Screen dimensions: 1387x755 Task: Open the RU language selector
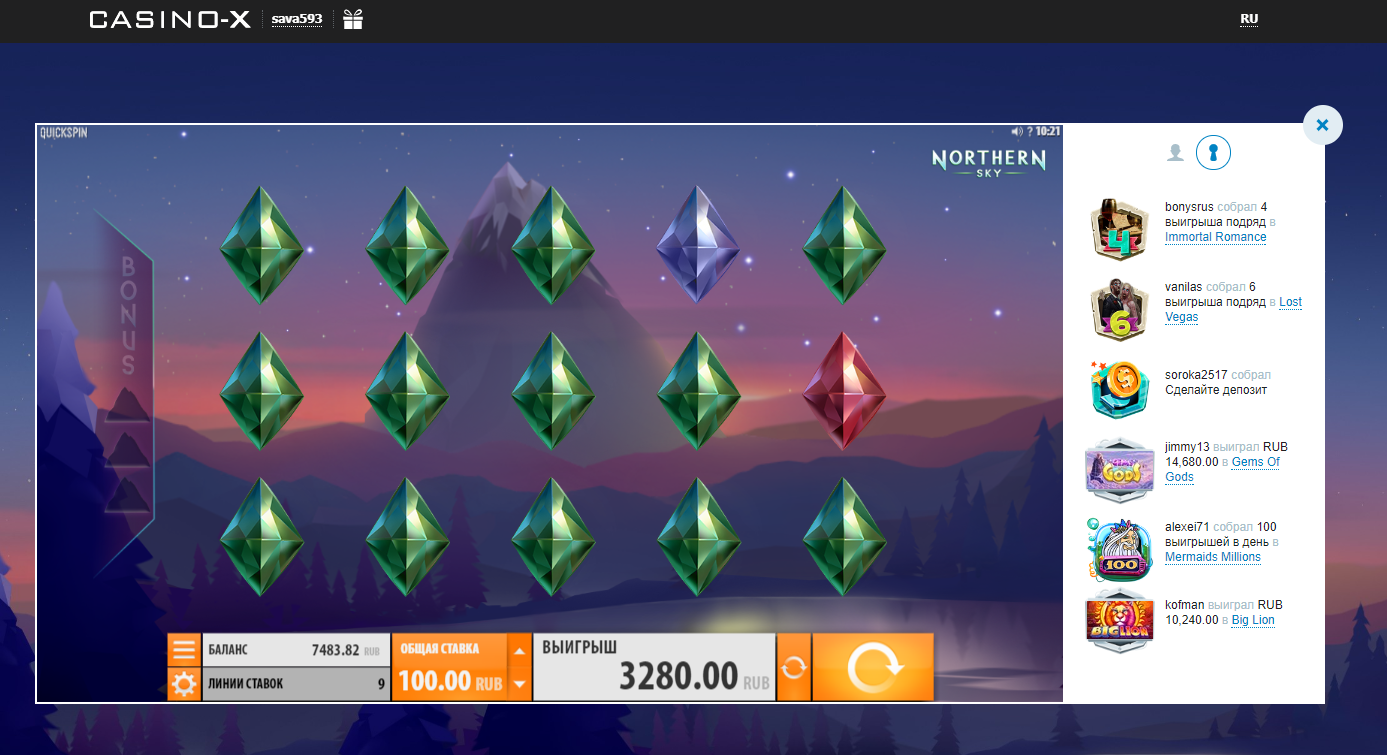tap(1249, 18)
